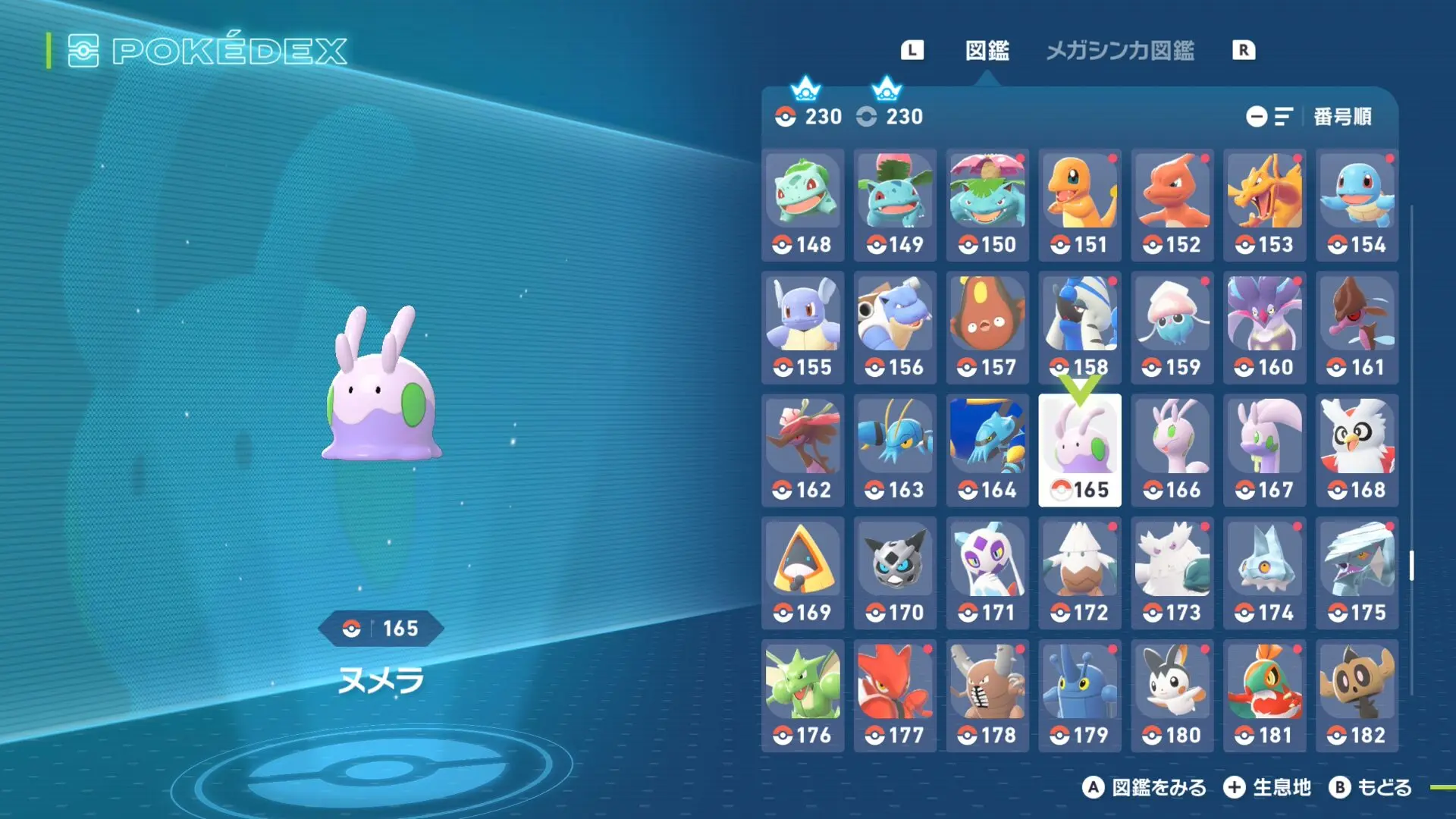
Task: Open Phantump entry number 182
Action: pos(1357,696)
